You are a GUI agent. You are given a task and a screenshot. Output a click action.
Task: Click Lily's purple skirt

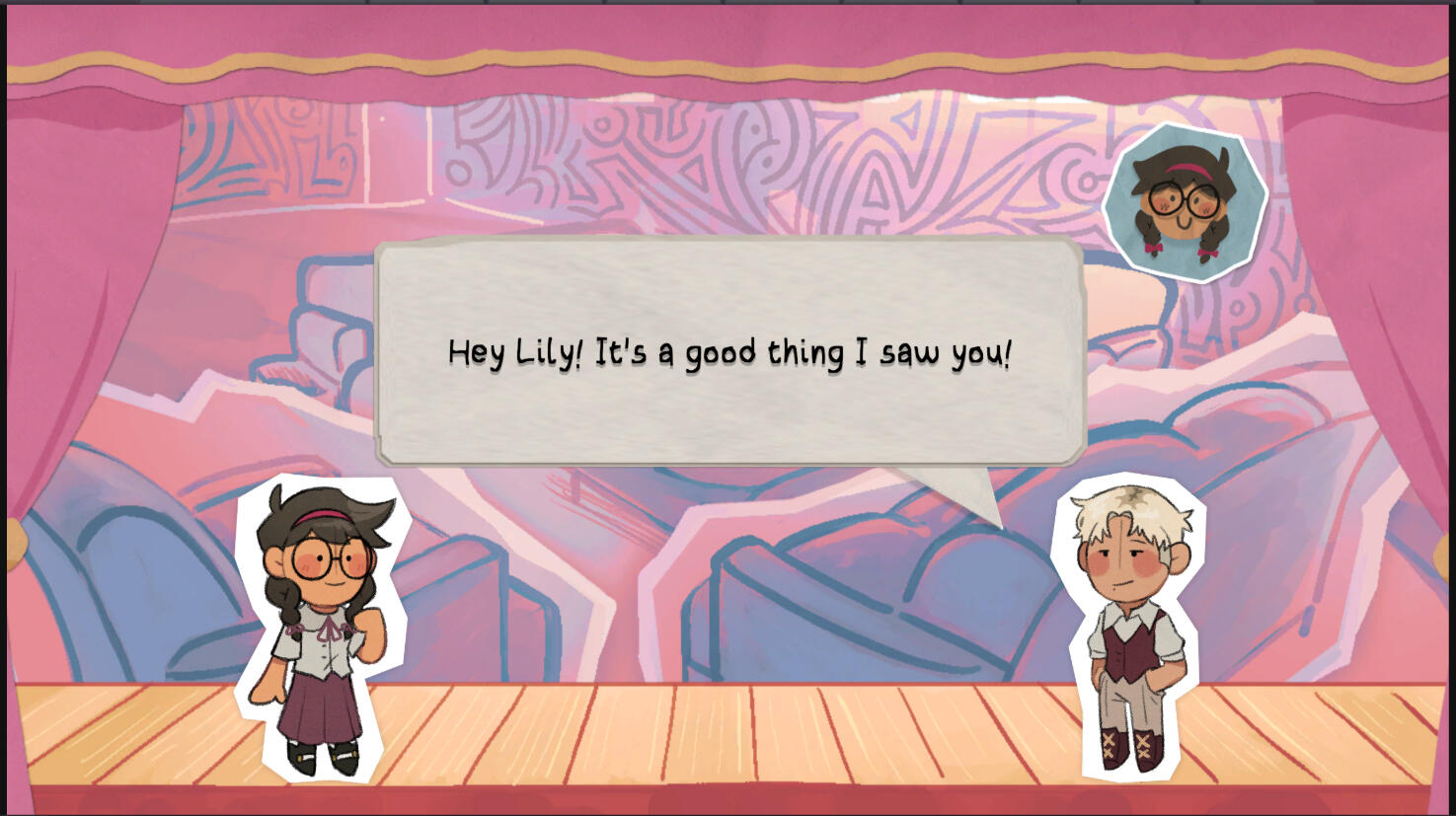tap(323, 710)
